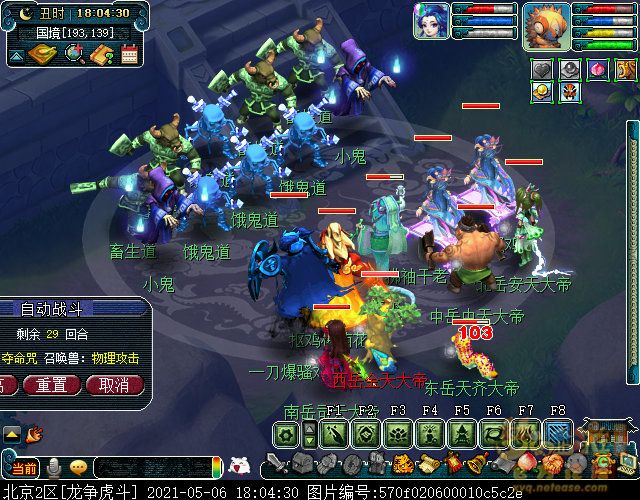Click the 重置 (Reset) auto-battle button

point(52,385)
